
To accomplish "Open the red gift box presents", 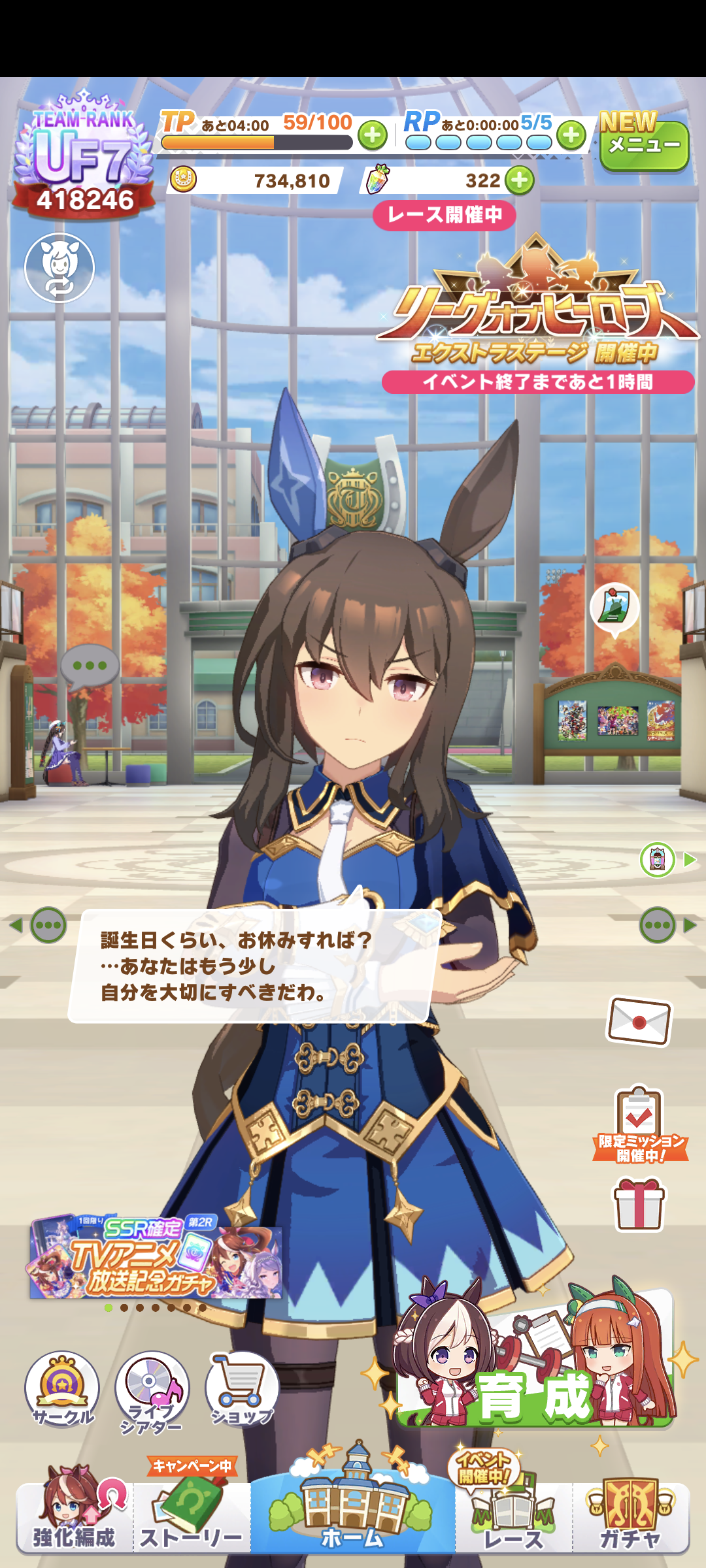I will point(639,1204).
